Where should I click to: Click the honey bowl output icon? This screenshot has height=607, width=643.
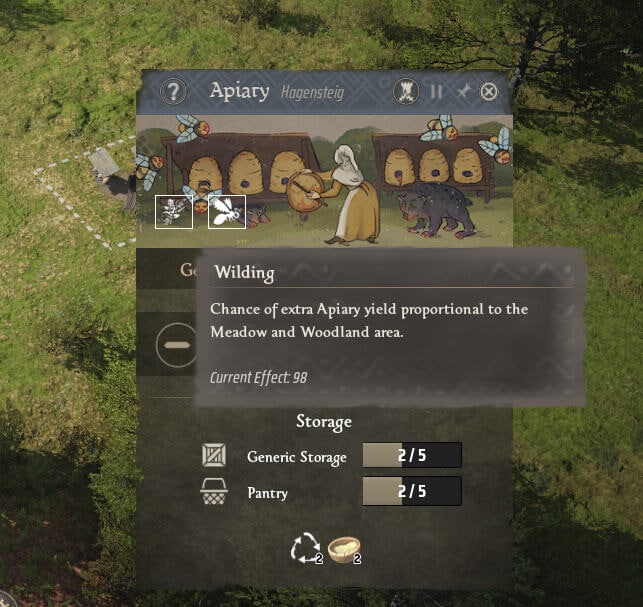[343, 548]
